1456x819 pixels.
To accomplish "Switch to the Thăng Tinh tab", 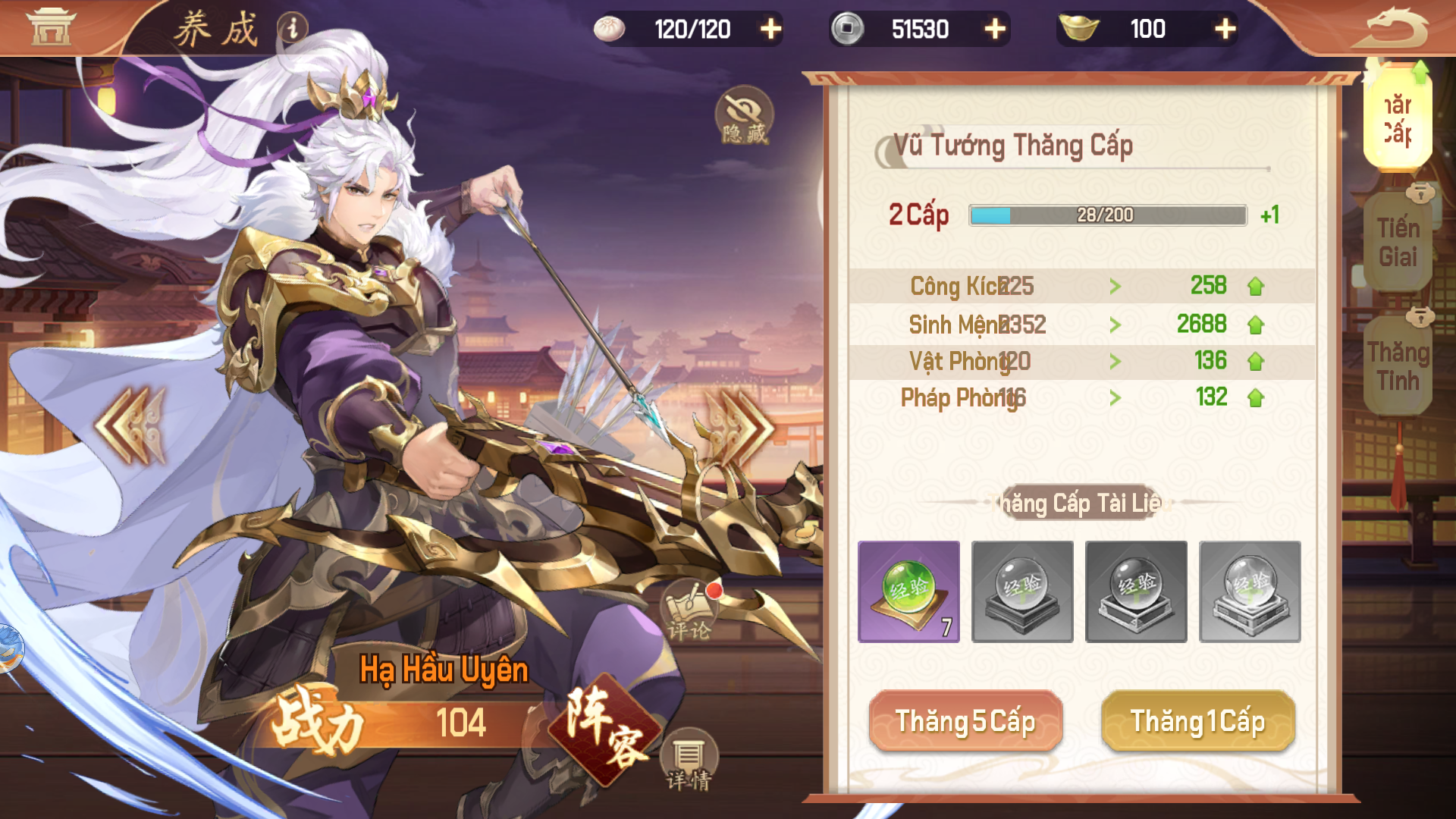I will [1398, 366].
